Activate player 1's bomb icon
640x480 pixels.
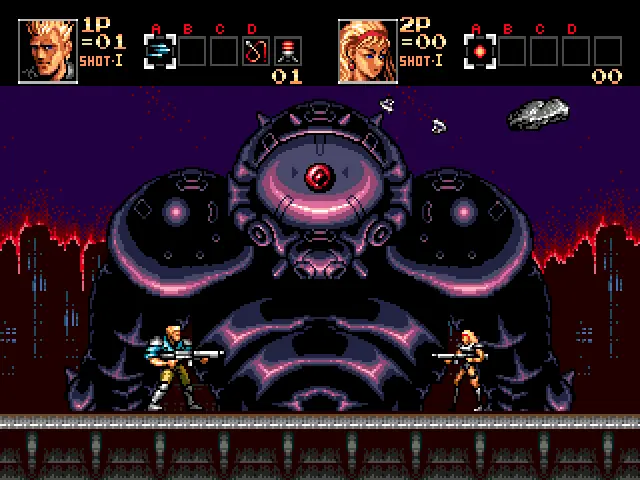288,50
